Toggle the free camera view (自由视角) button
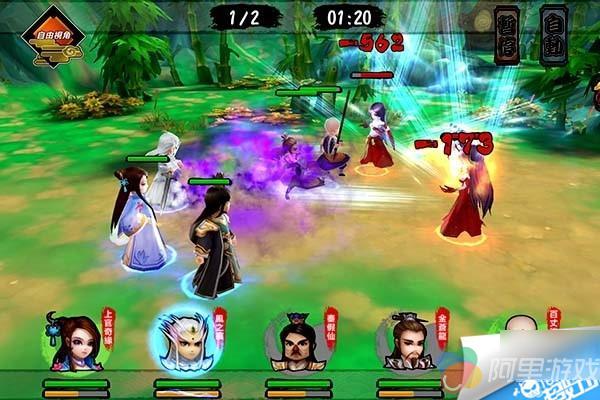Screen dimensions: 600x400 52,38
